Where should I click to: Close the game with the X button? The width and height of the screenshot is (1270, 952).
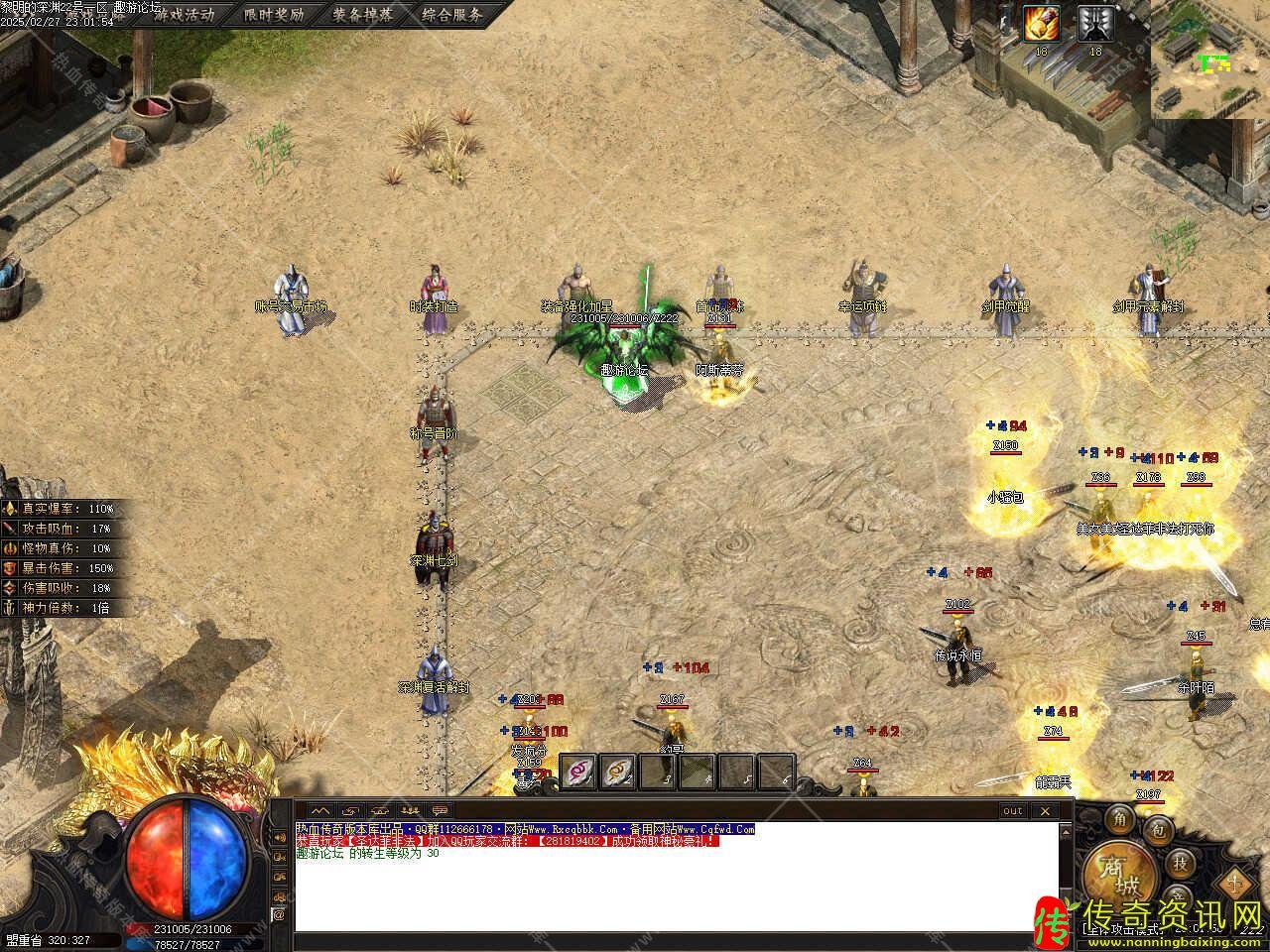1044,810
